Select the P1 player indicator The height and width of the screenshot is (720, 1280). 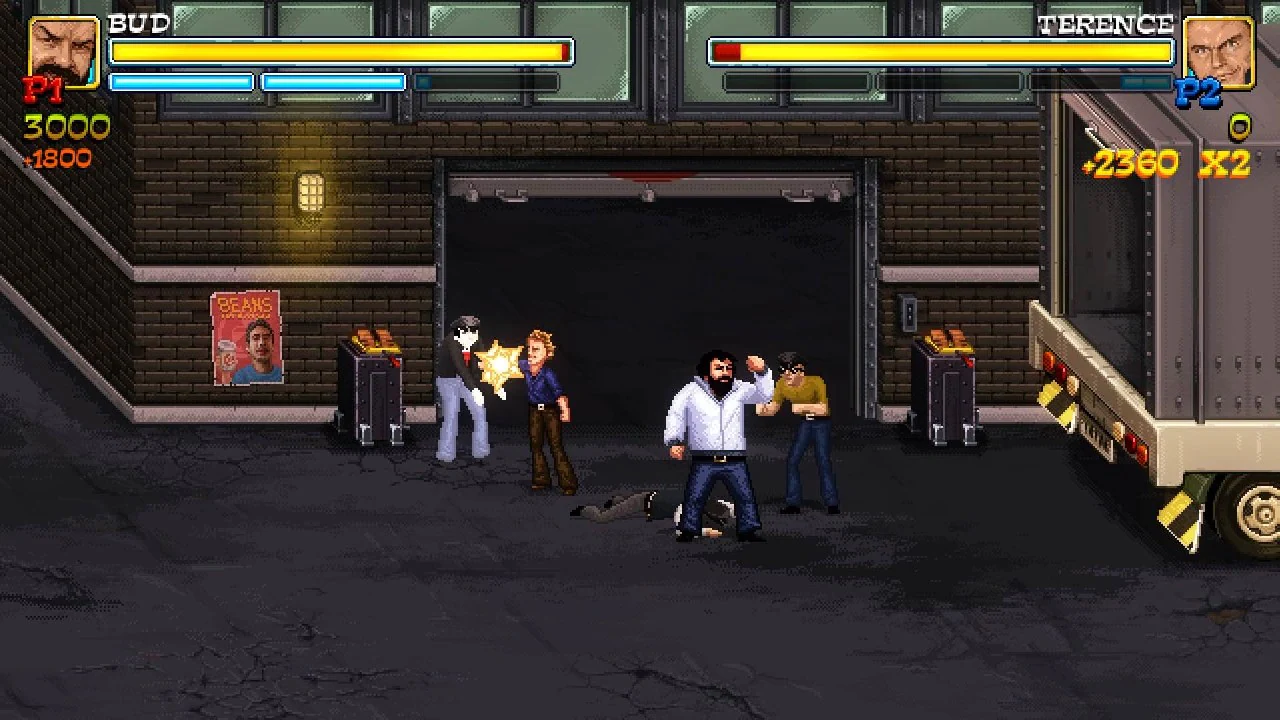pyautogui.click(x=42, y=92)
